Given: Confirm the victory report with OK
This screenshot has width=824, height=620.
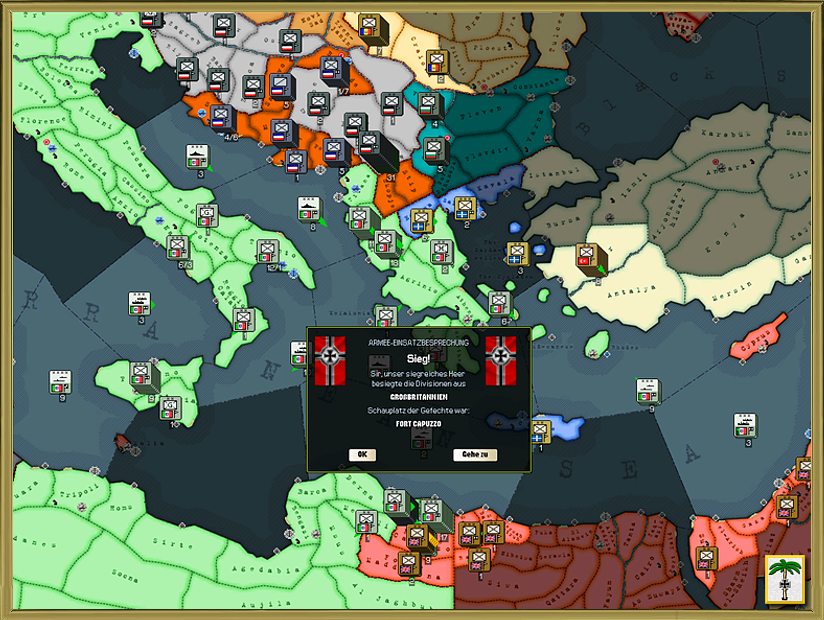Looking at the screenshot, I should coord(362,454).
